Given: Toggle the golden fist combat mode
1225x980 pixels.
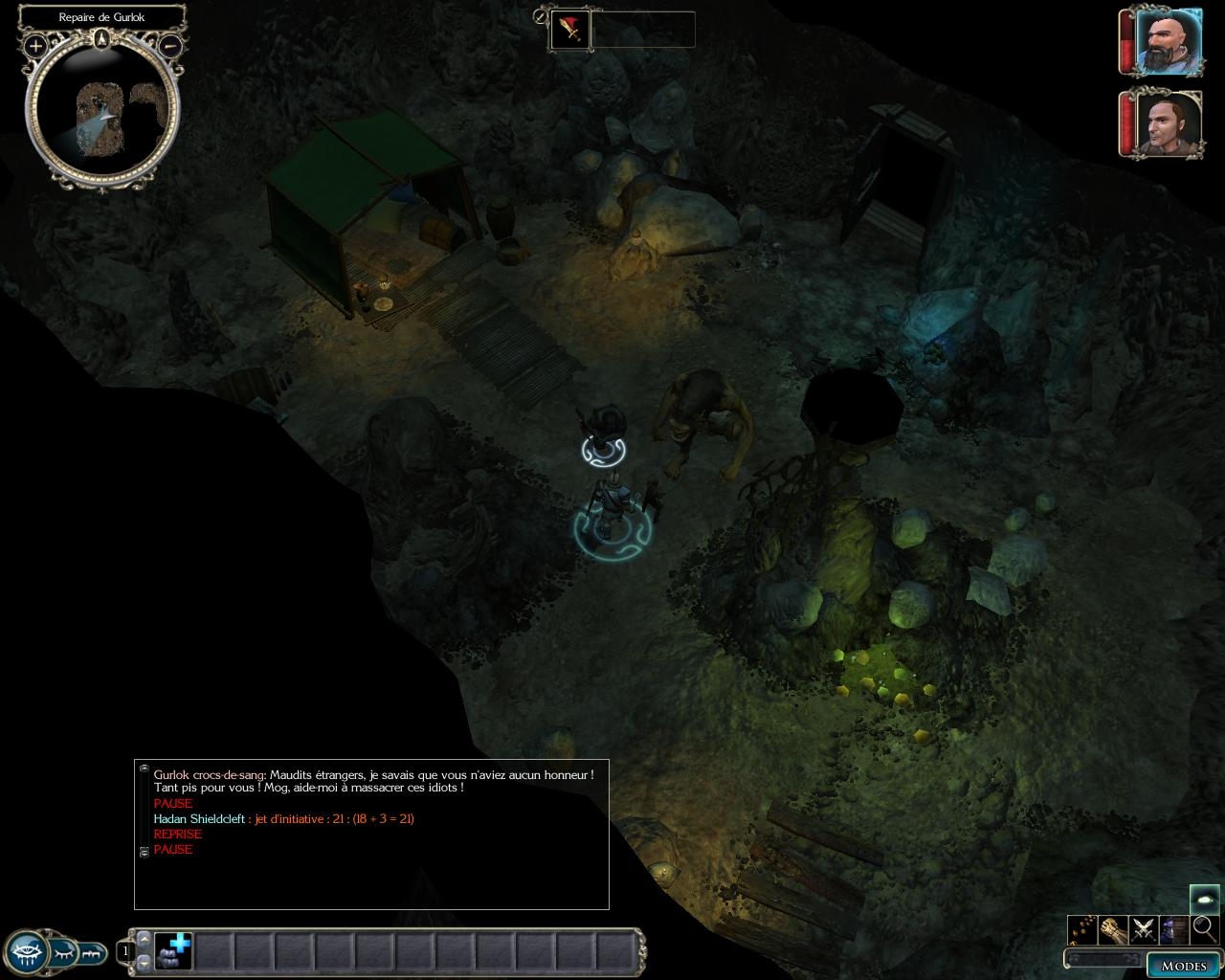Looking at the screenshot, I should pos(1111,928).
